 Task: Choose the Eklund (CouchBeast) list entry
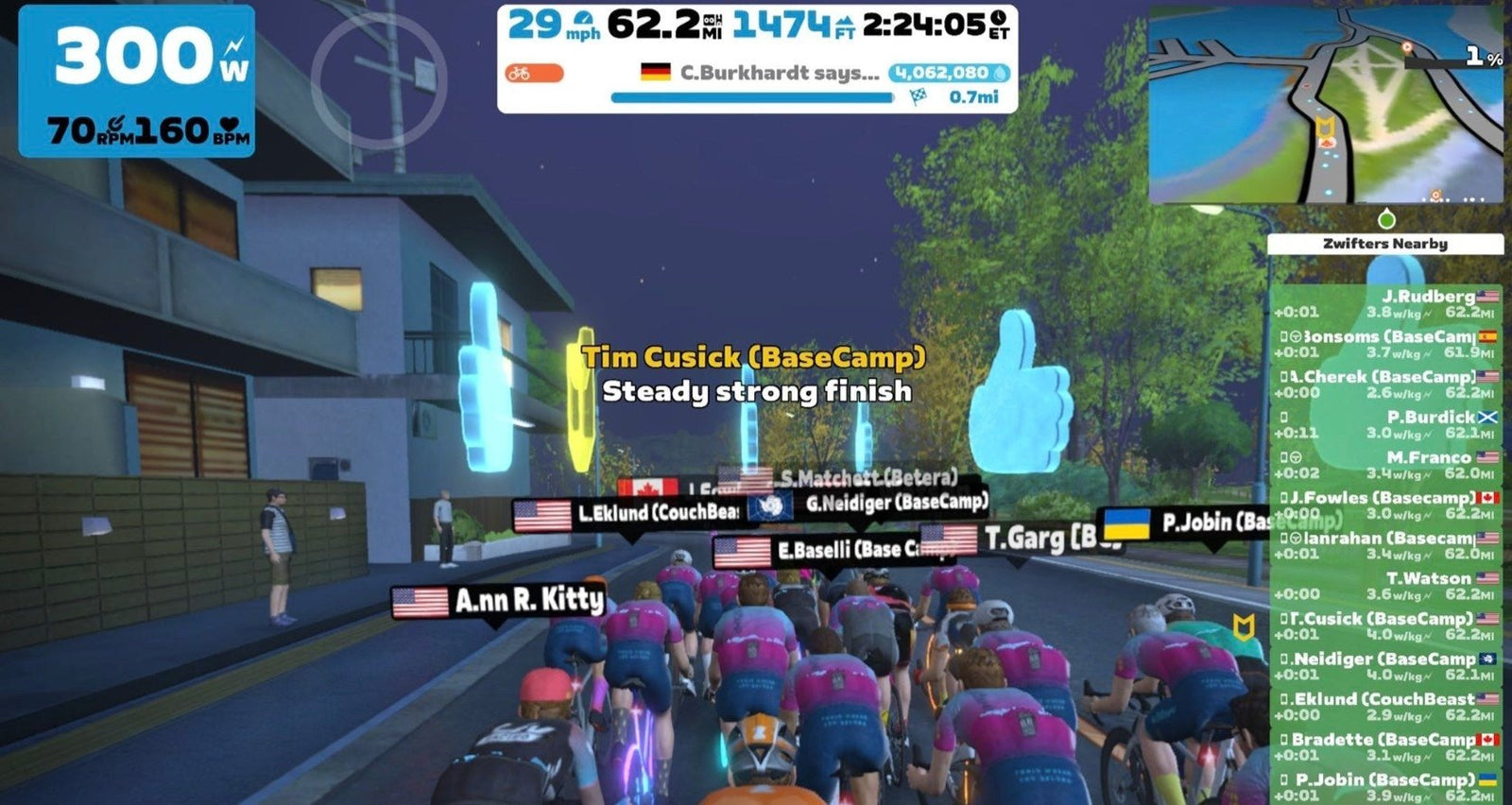[x=1386, y=707]
